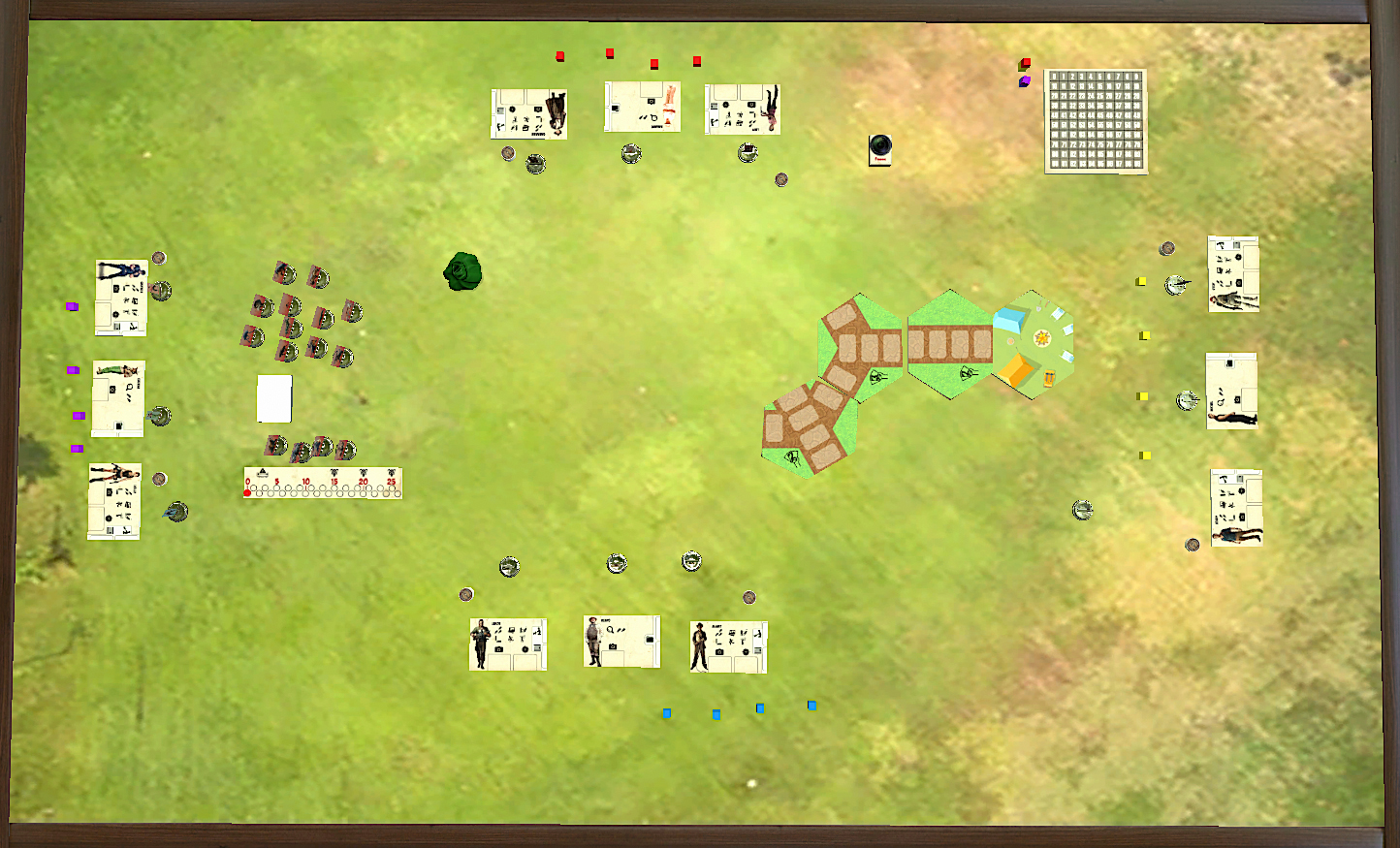Select the character card with green-clothed figure
This screenshot has width=1400, height=848.
coord(118,398)
